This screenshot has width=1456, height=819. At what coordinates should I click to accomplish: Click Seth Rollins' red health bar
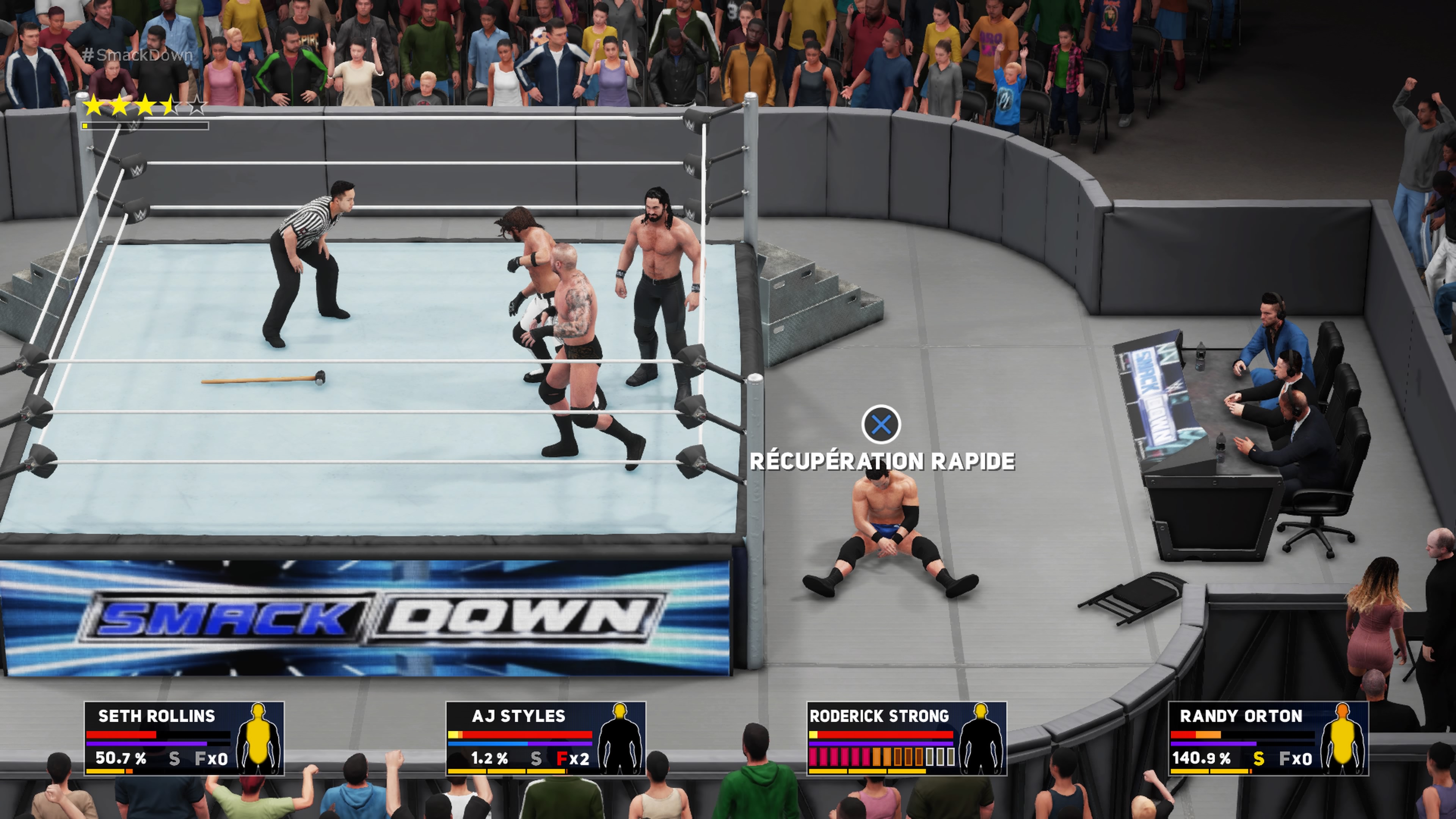pos(121,735)
